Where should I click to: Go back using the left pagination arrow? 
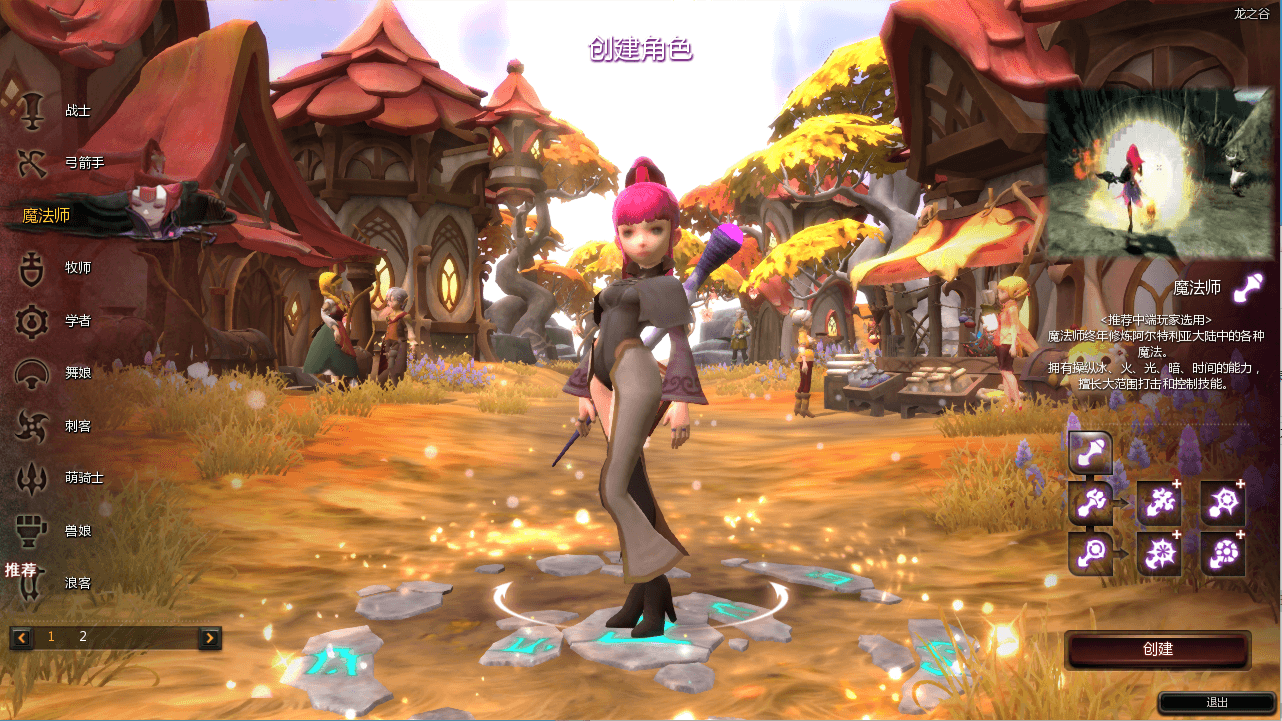[x=20, y=636]
